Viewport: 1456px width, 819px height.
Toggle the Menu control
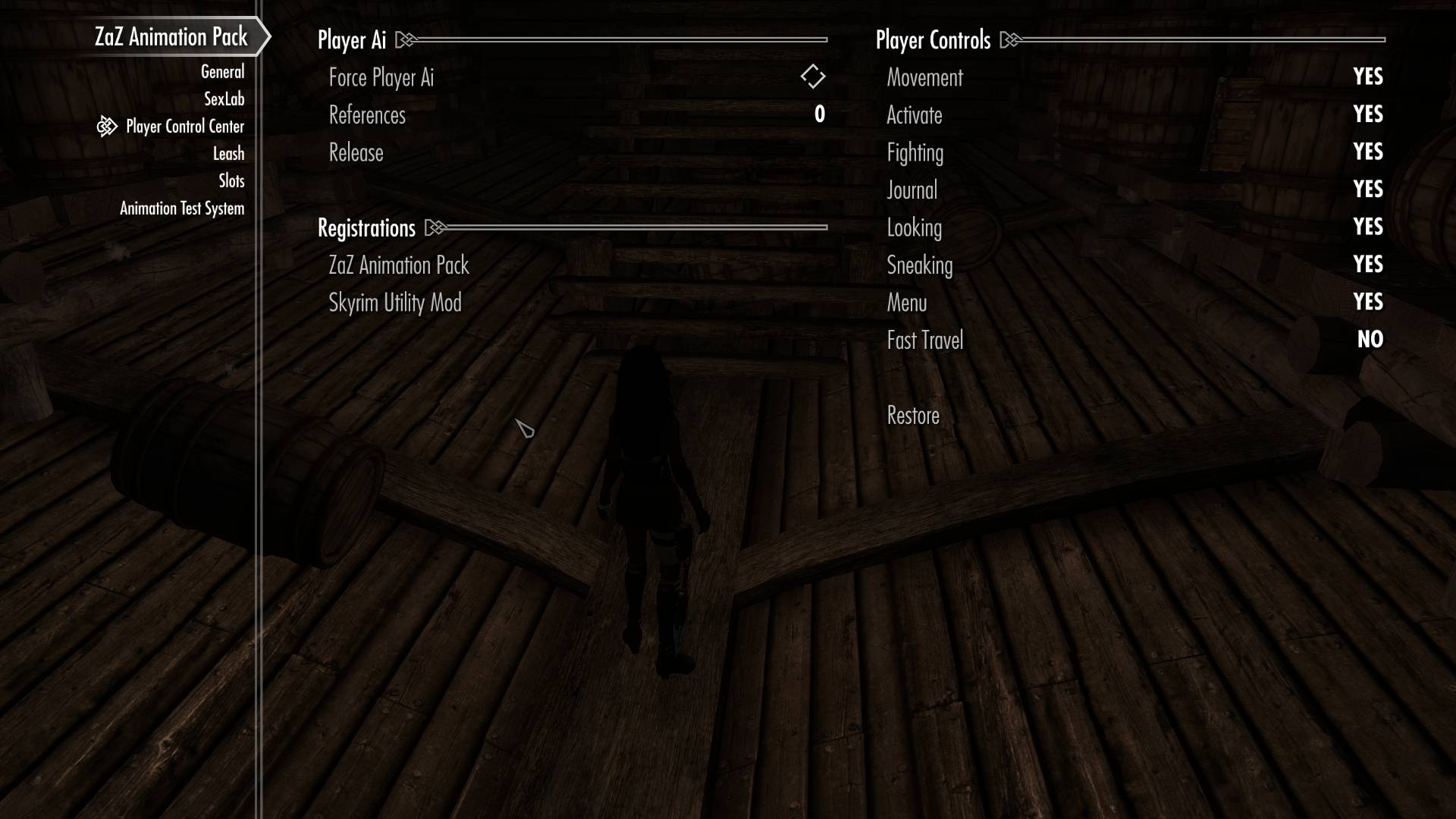click(x=1367, y=302)
